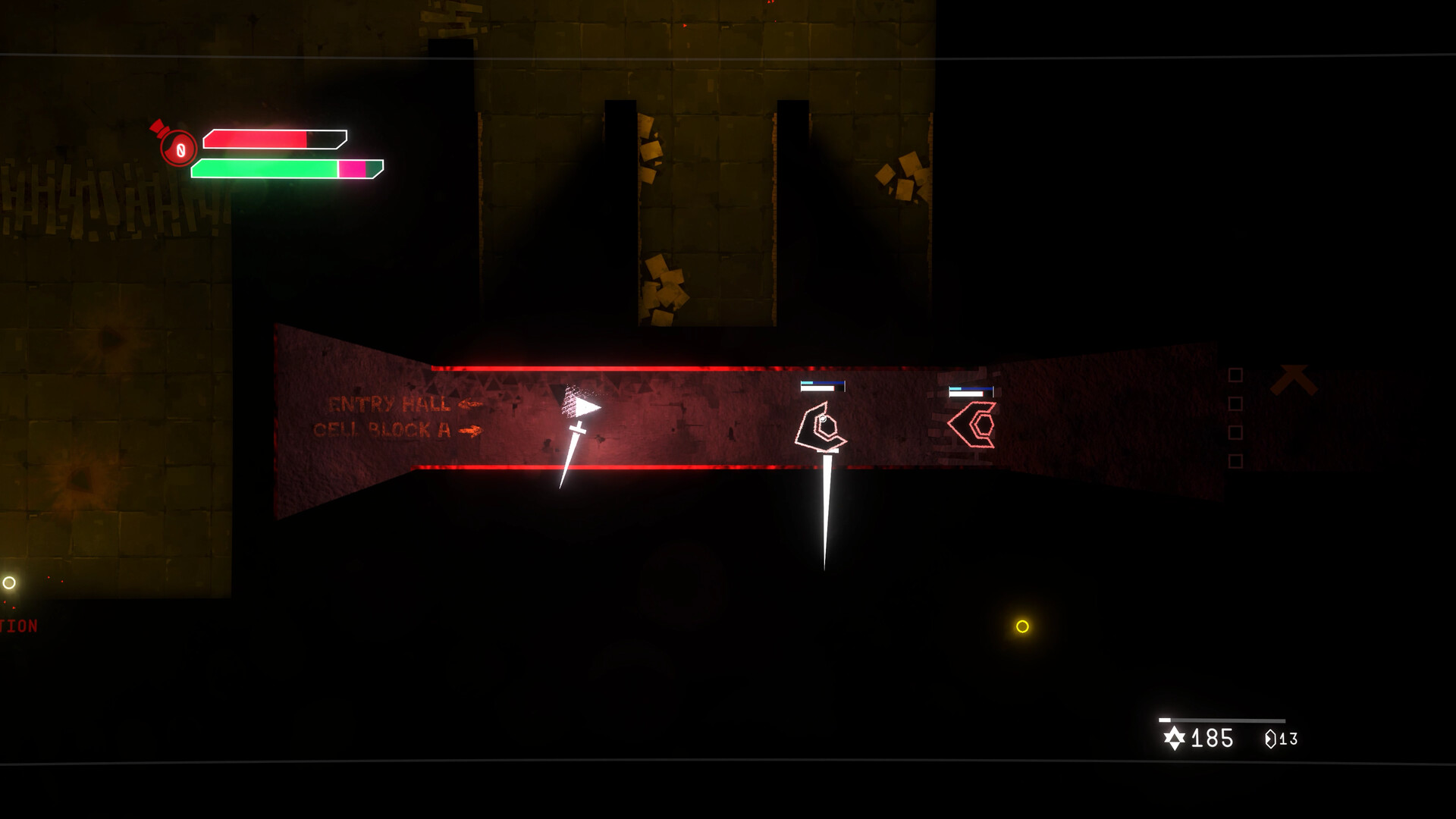This screenshot has width=1456, height=819.
Task: Expand the arrow next to ENTRY HALL text
Action: [x=469, y=403]
